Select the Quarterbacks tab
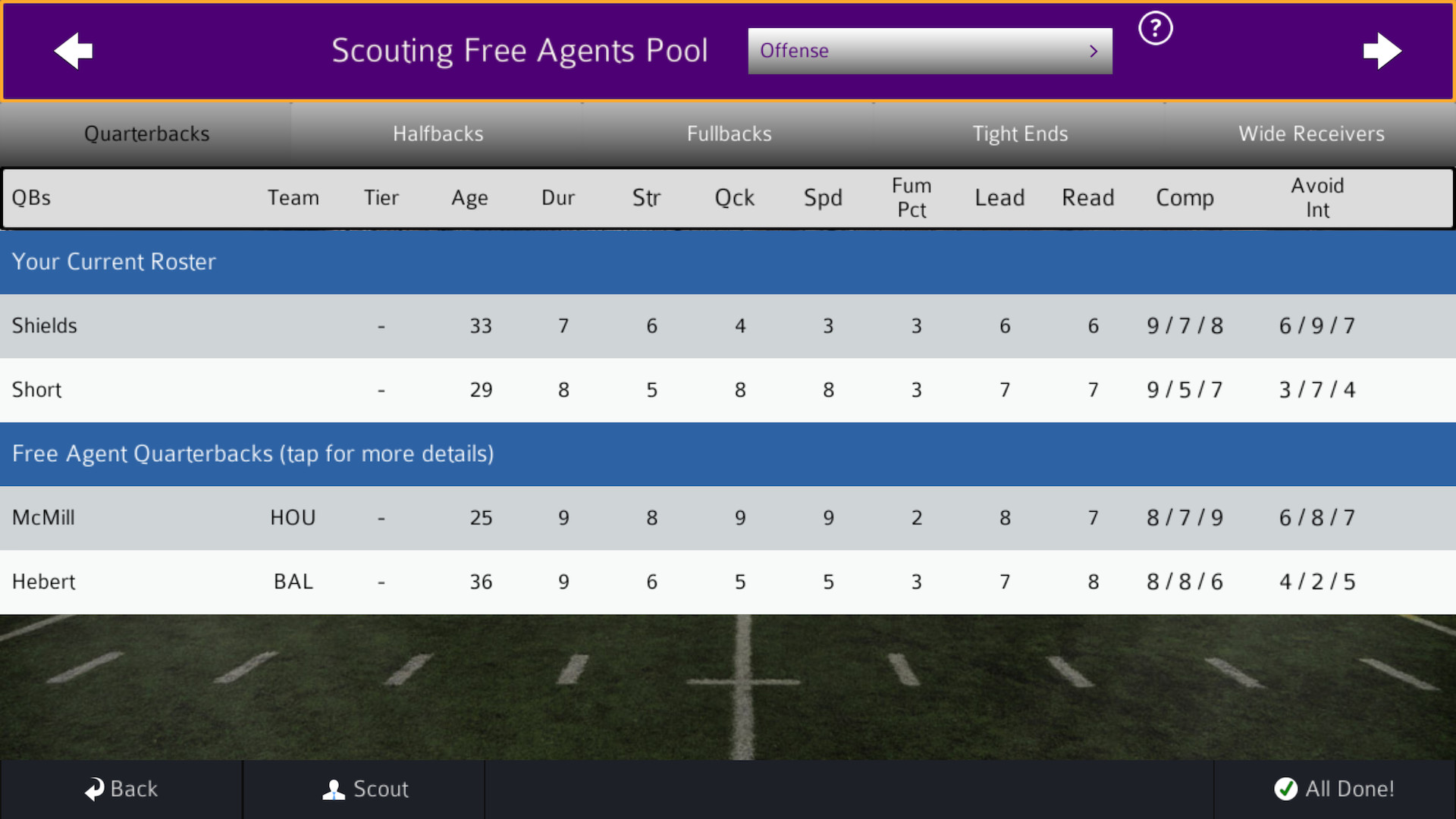Image resolution: width=1456 pixels, height=819 pixels. click(146, 133)
